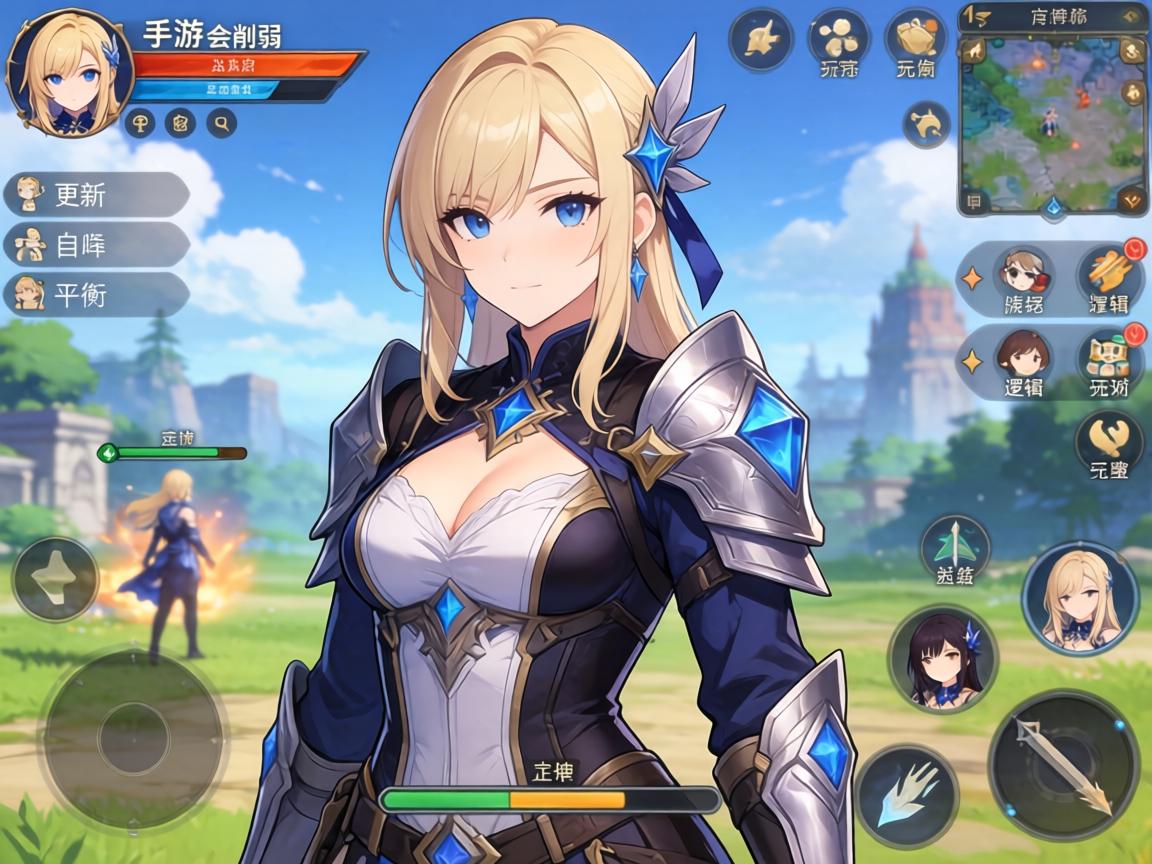
Task: Tap the large sword attack button
Action: [x=1063, y=765]
